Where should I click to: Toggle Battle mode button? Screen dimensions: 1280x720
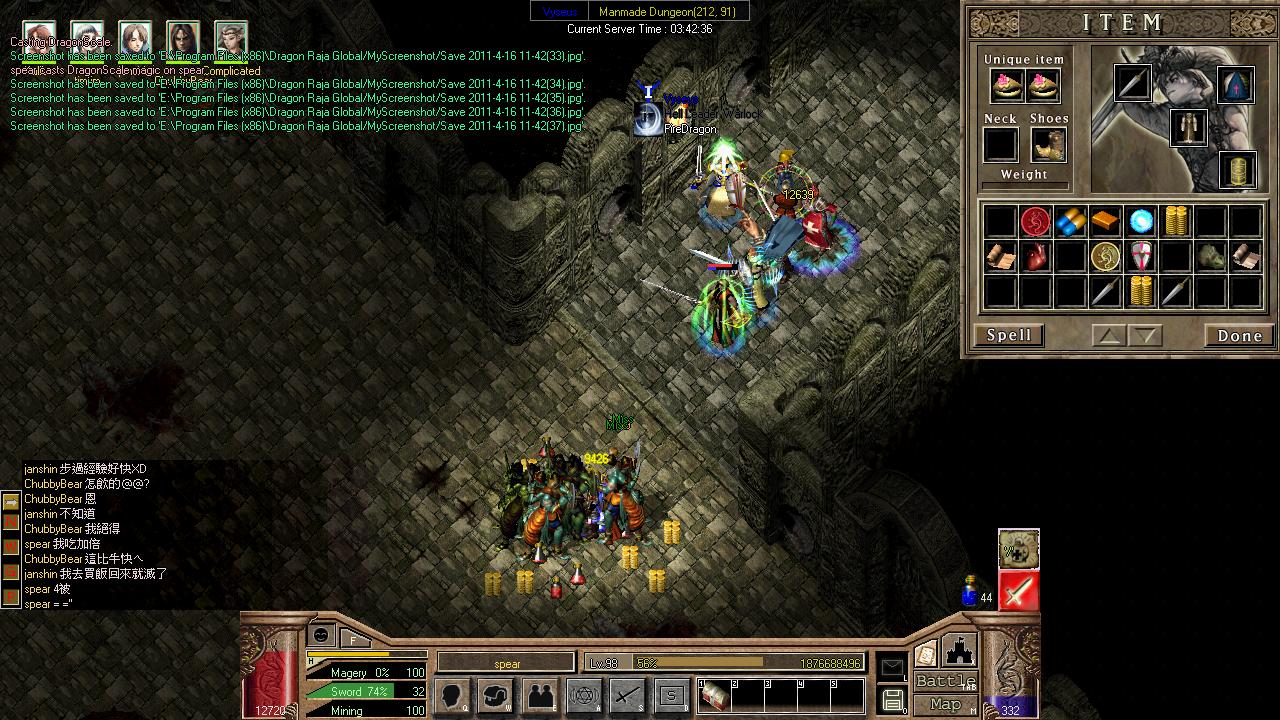click(x=945, y=682)
